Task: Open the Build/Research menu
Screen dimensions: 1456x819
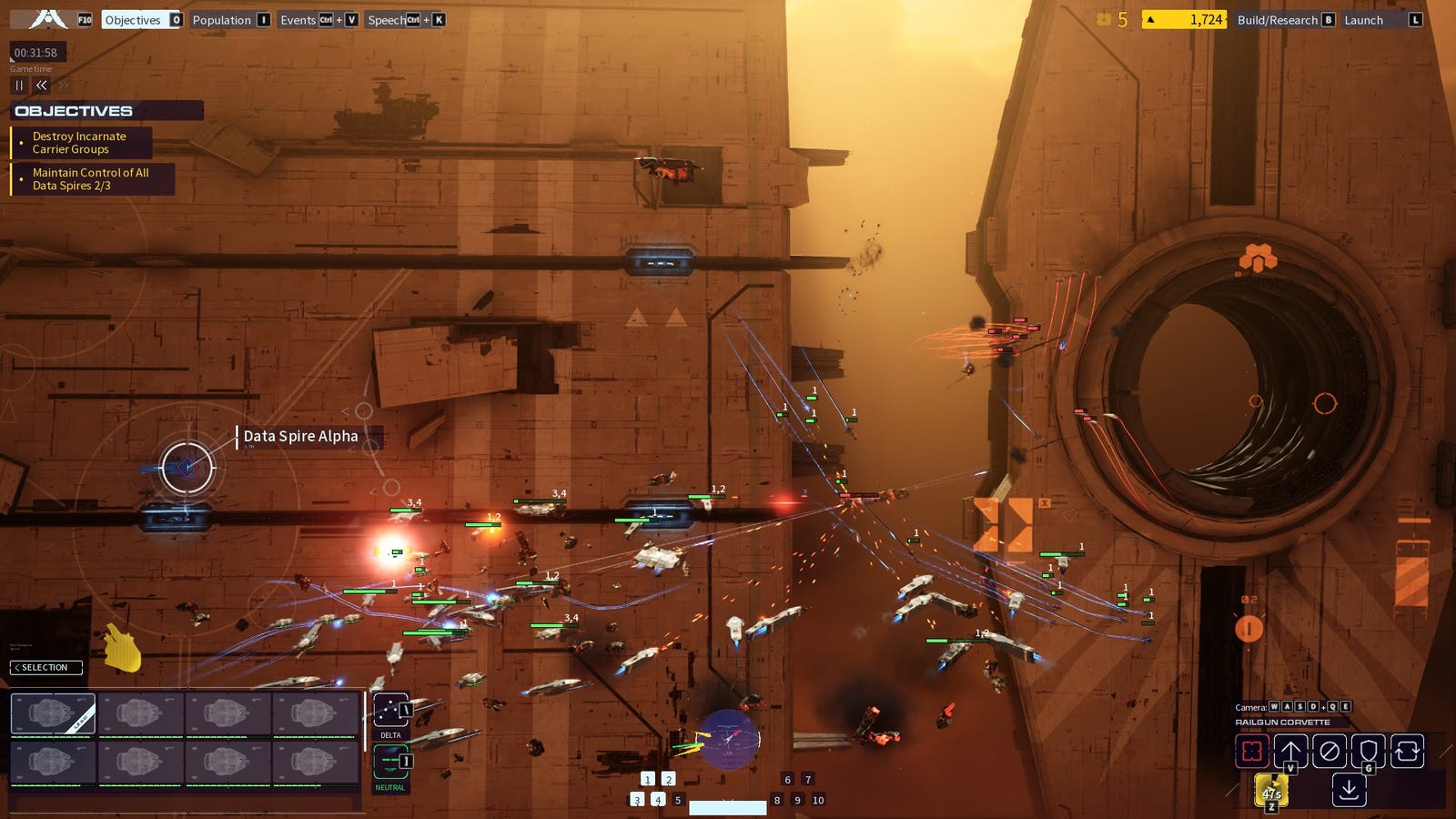Action: tap(1277, 20)
